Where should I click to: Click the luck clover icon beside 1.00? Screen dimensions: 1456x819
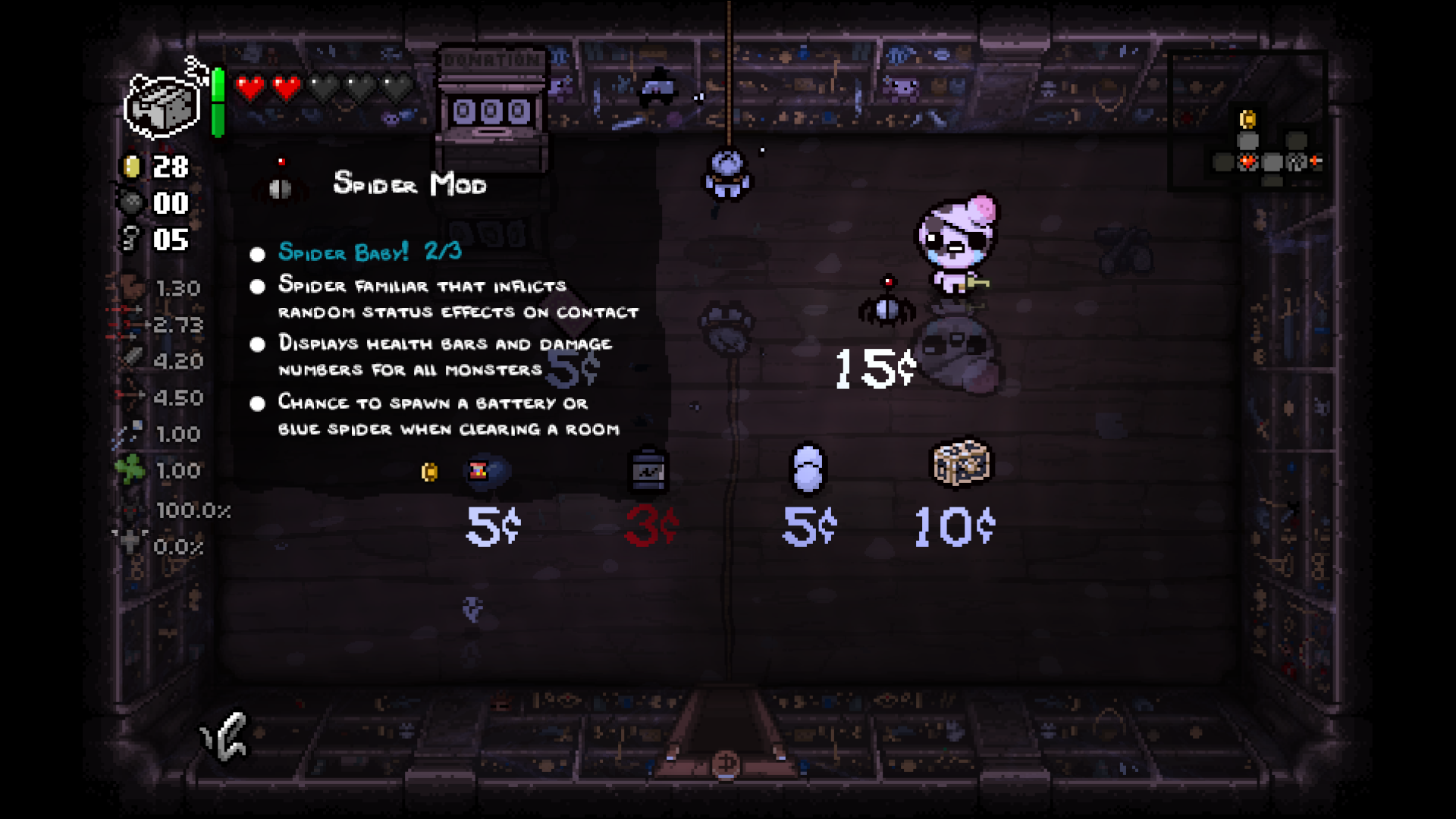click(x=130, y=470)
